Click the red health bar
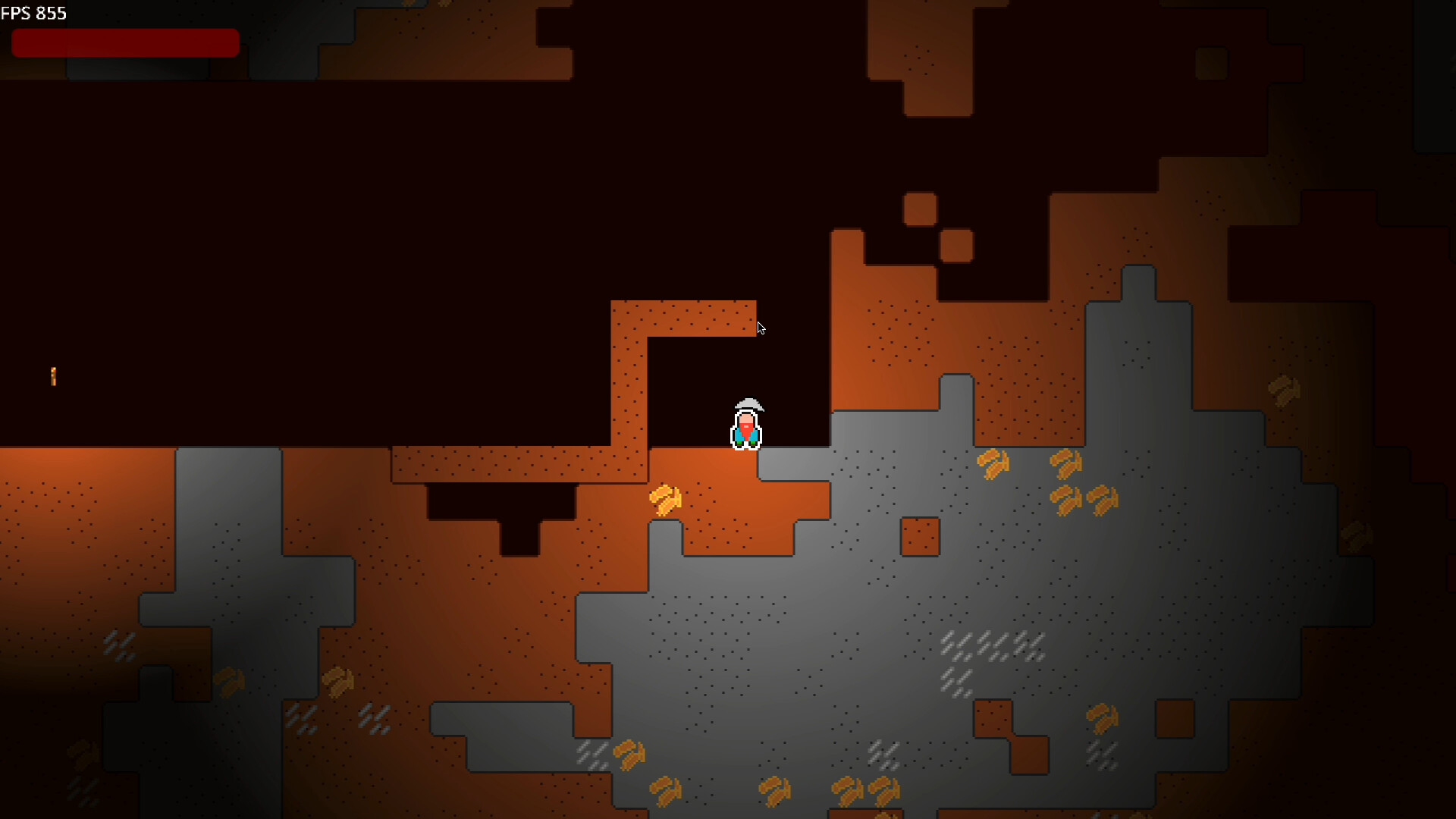The width and height of the screenshot is (1456, 819). tap(125, 43)
